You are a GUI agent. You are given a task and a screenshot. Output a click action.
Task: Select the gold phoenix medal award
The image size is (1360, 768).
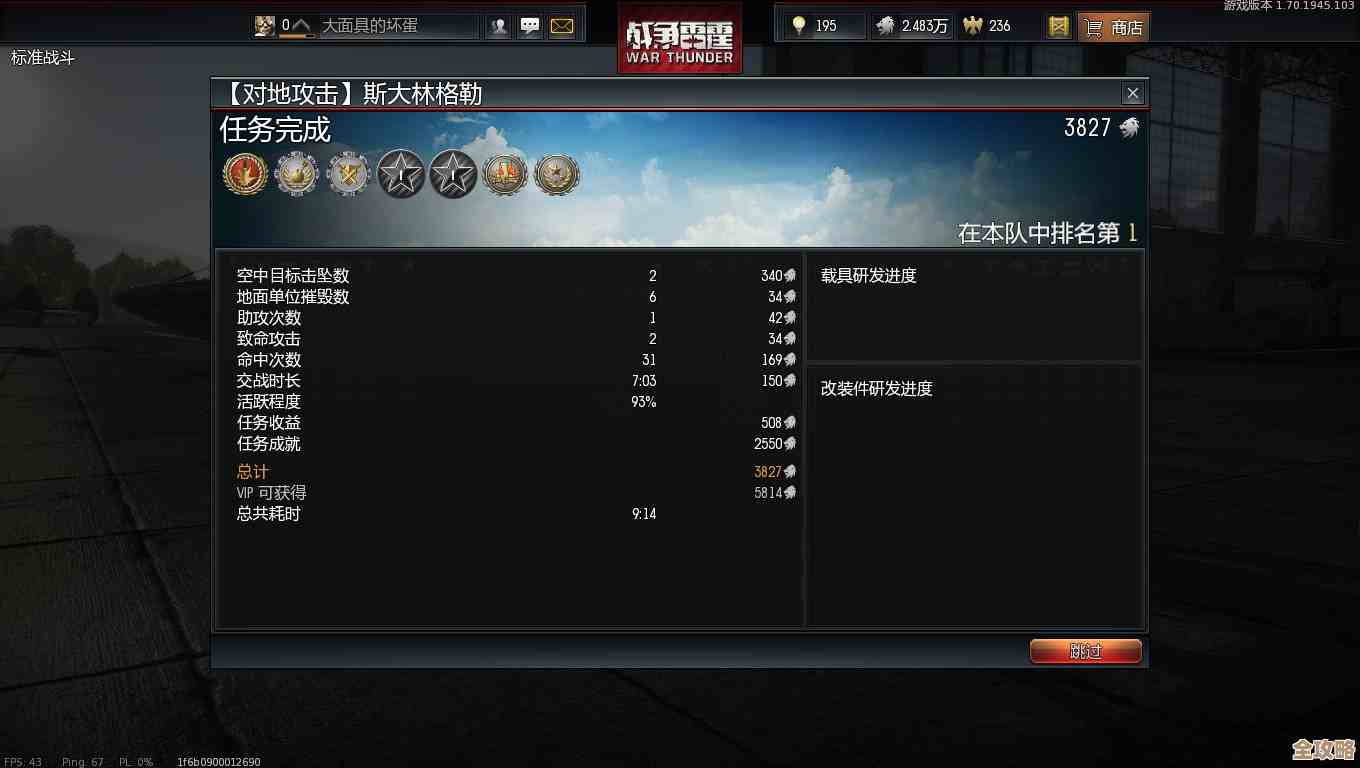pyautogui.click(x=245, y=173)
